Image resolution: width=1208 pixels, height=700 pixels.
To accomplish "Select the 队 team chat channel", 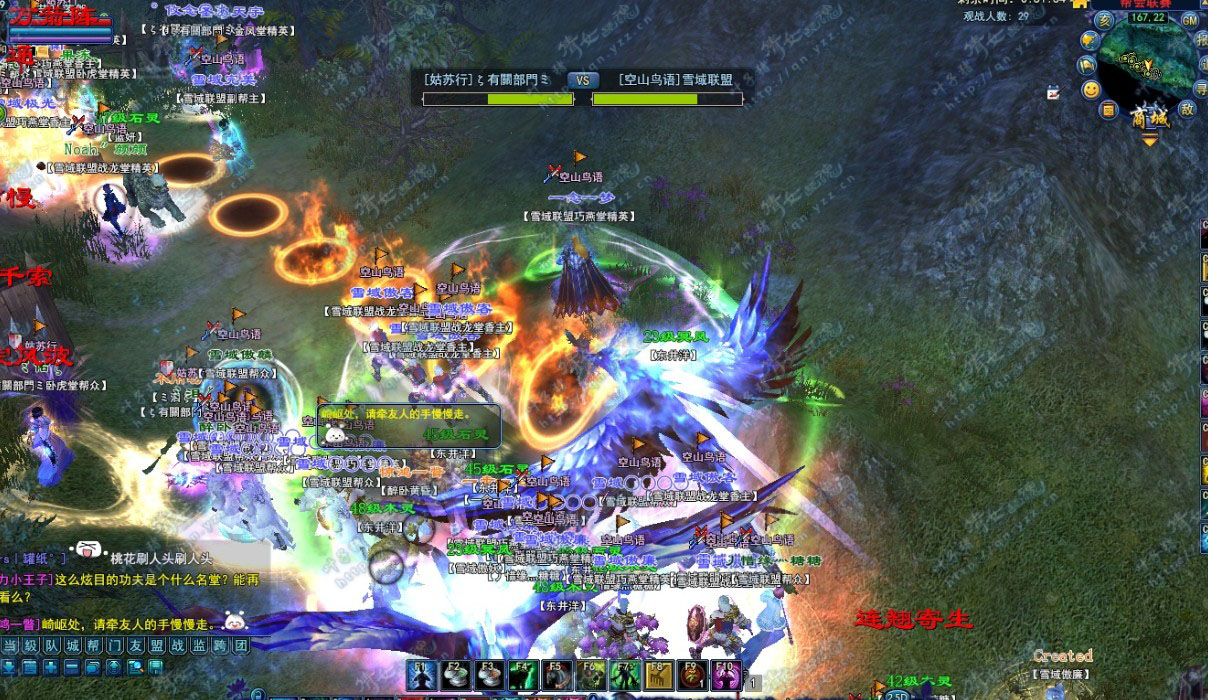I will coord(52,646).
